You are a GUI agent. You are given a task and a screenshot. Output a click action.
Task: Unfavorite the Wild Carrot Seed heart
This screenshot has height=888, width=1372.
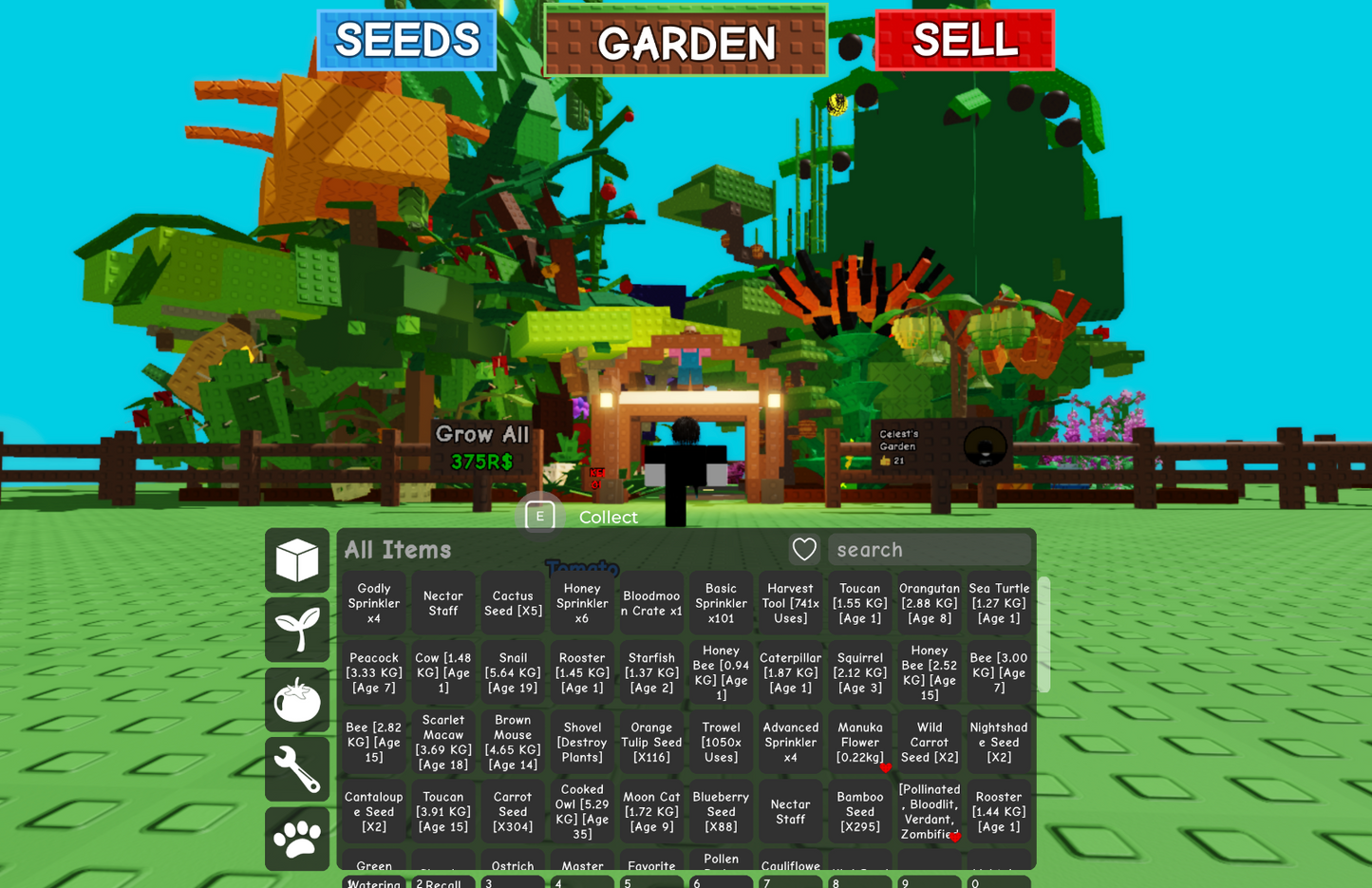[x=886, y=766]
